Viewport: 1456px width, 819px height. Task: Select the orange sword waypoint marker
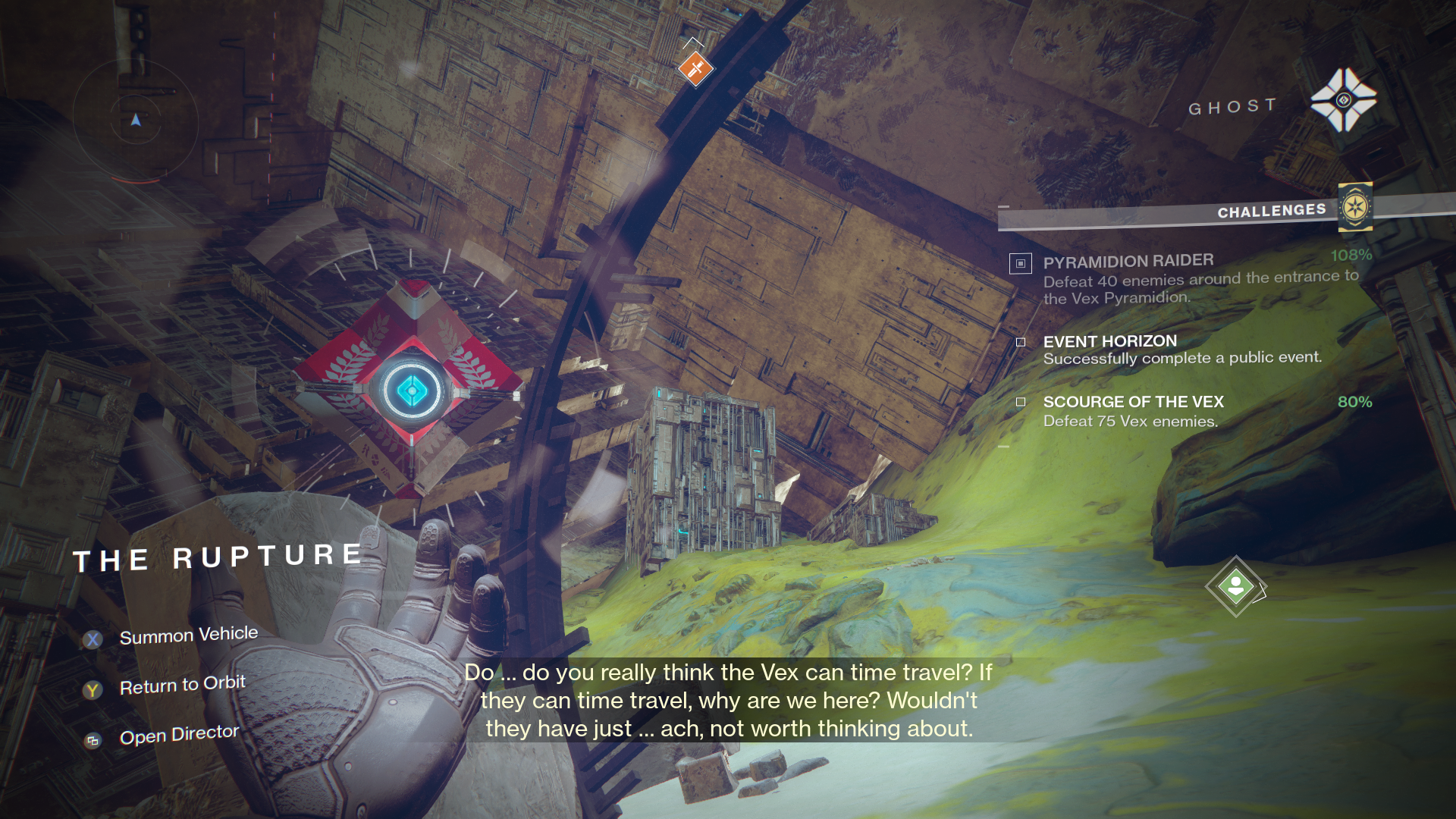click(x=695, y=69)
